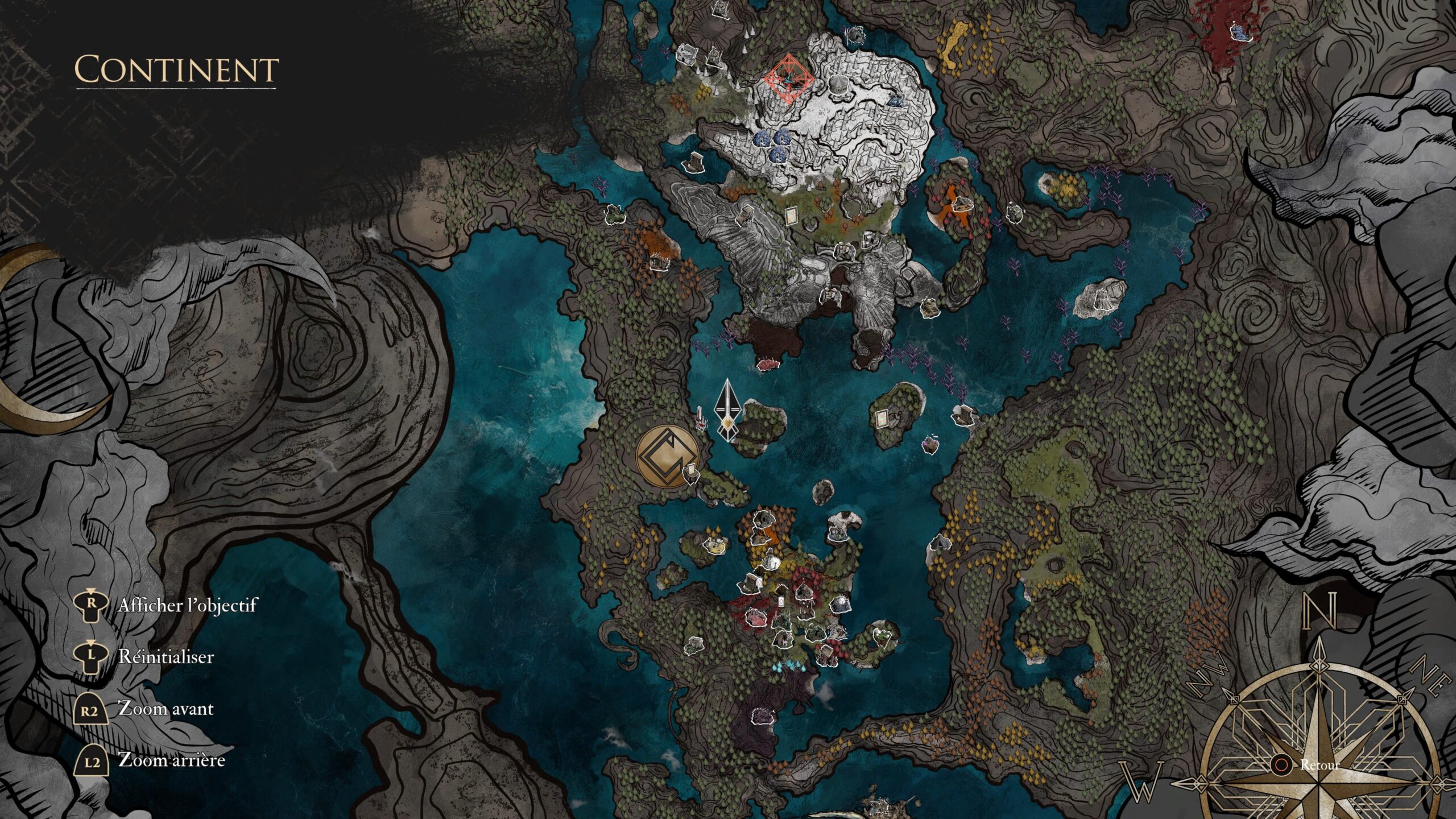1456x819 pixels.
Task: Click the Réinitialiser map option
Action: pyautogui.click(x=166, y=657)
